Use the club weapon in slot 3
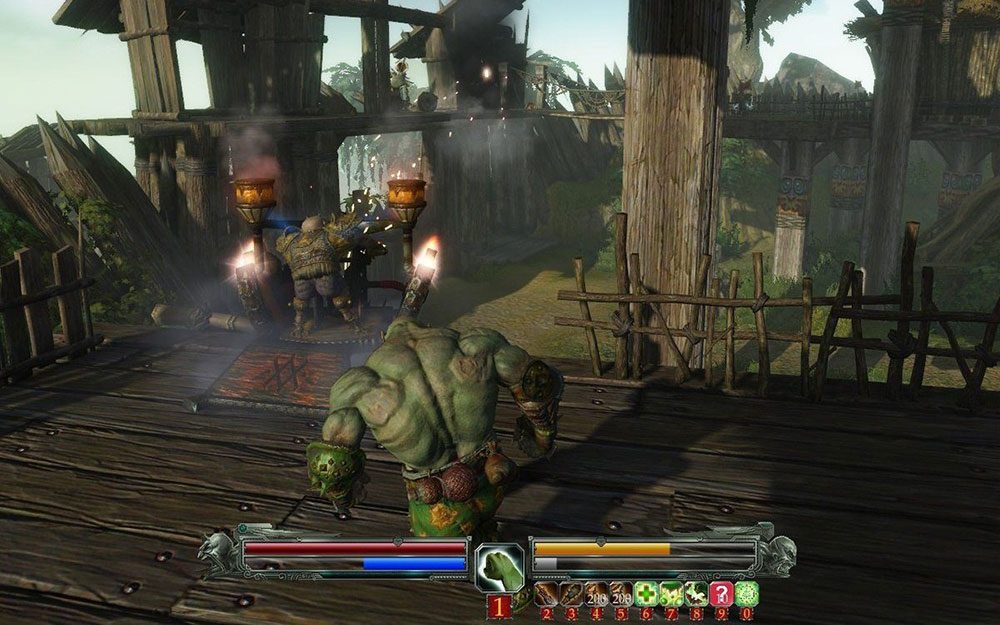This screenshot has width=1000, height=625. [571, 594]
